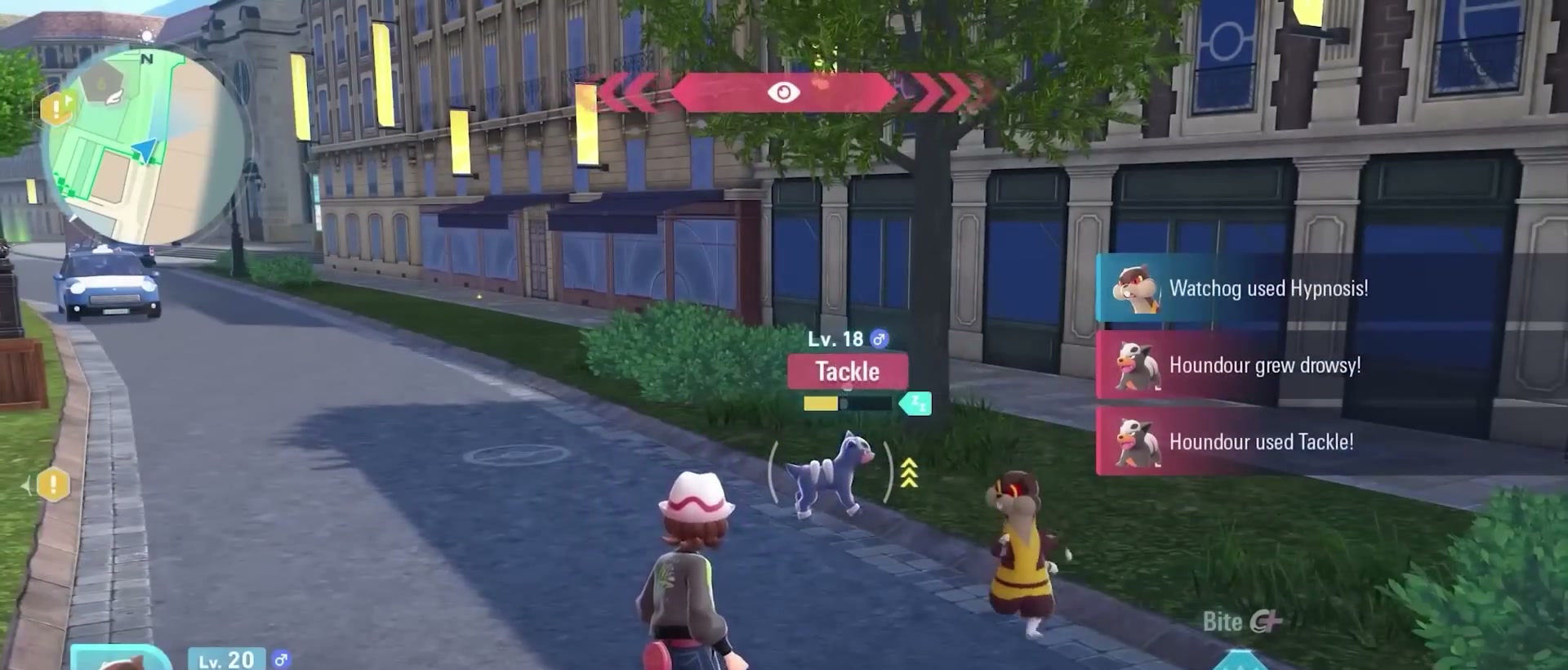Select the "Watchog used Hypnosis!" log entry
Screen dimensions: 1568x670
click(1267, 288)
